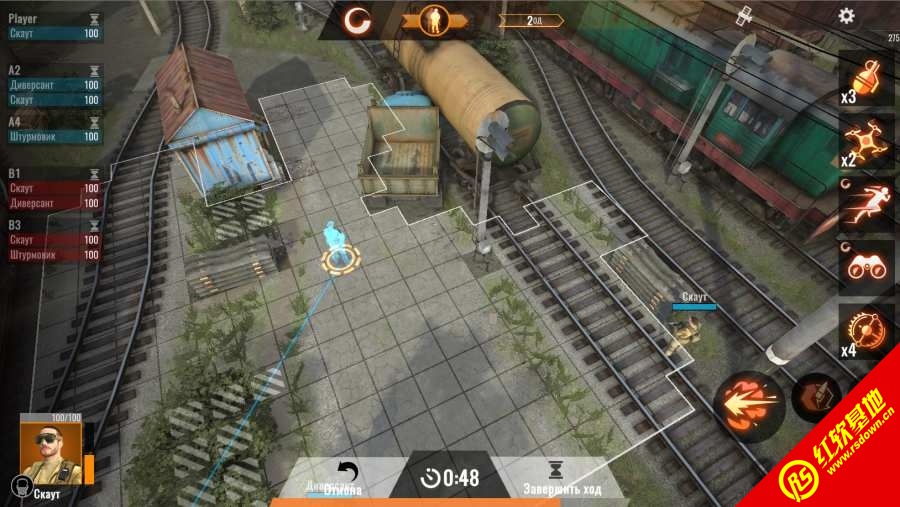Select enemy Штурмовик in squad B3 list
The height and width of the screenshot is (507, 900).
54,255
